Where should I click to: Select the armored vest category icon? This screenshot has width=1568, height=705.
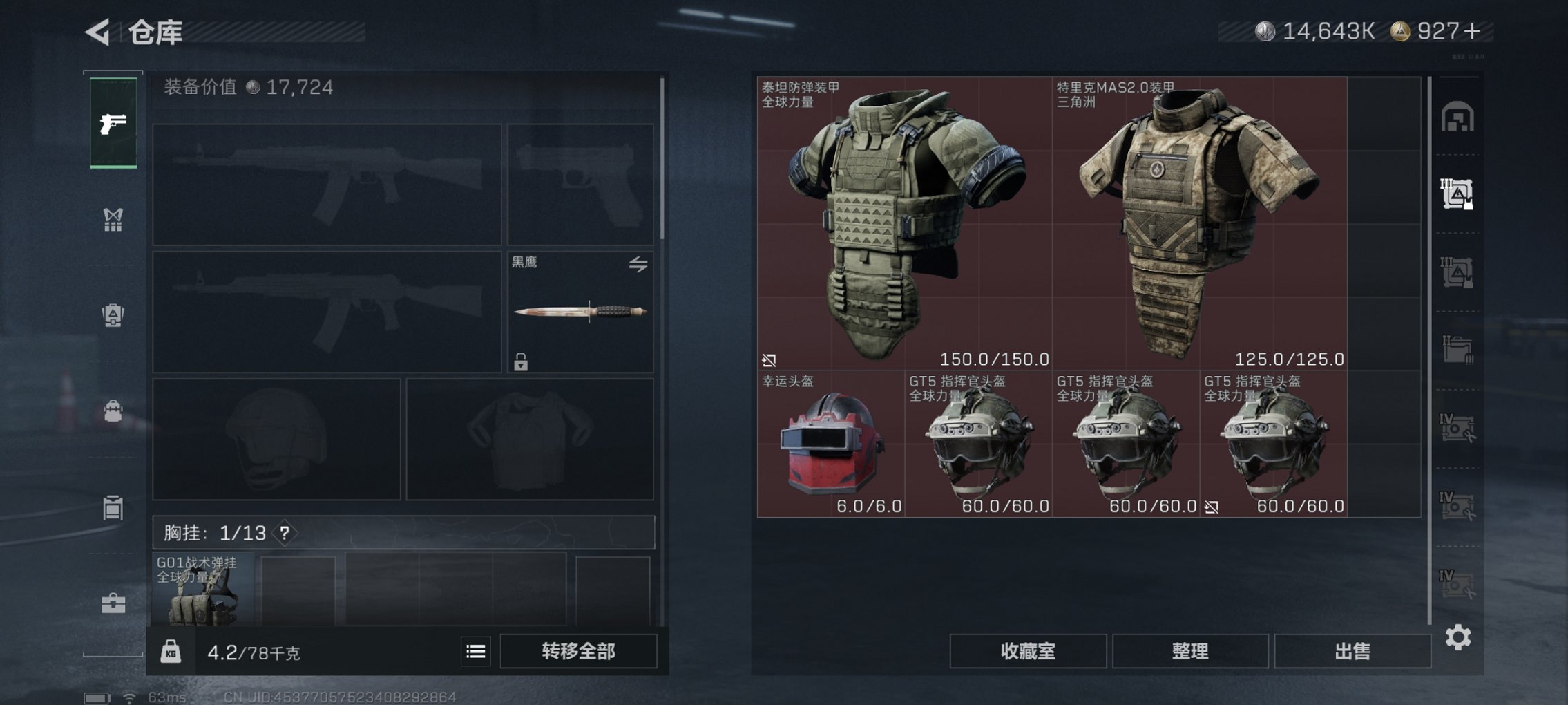[113, 314]
